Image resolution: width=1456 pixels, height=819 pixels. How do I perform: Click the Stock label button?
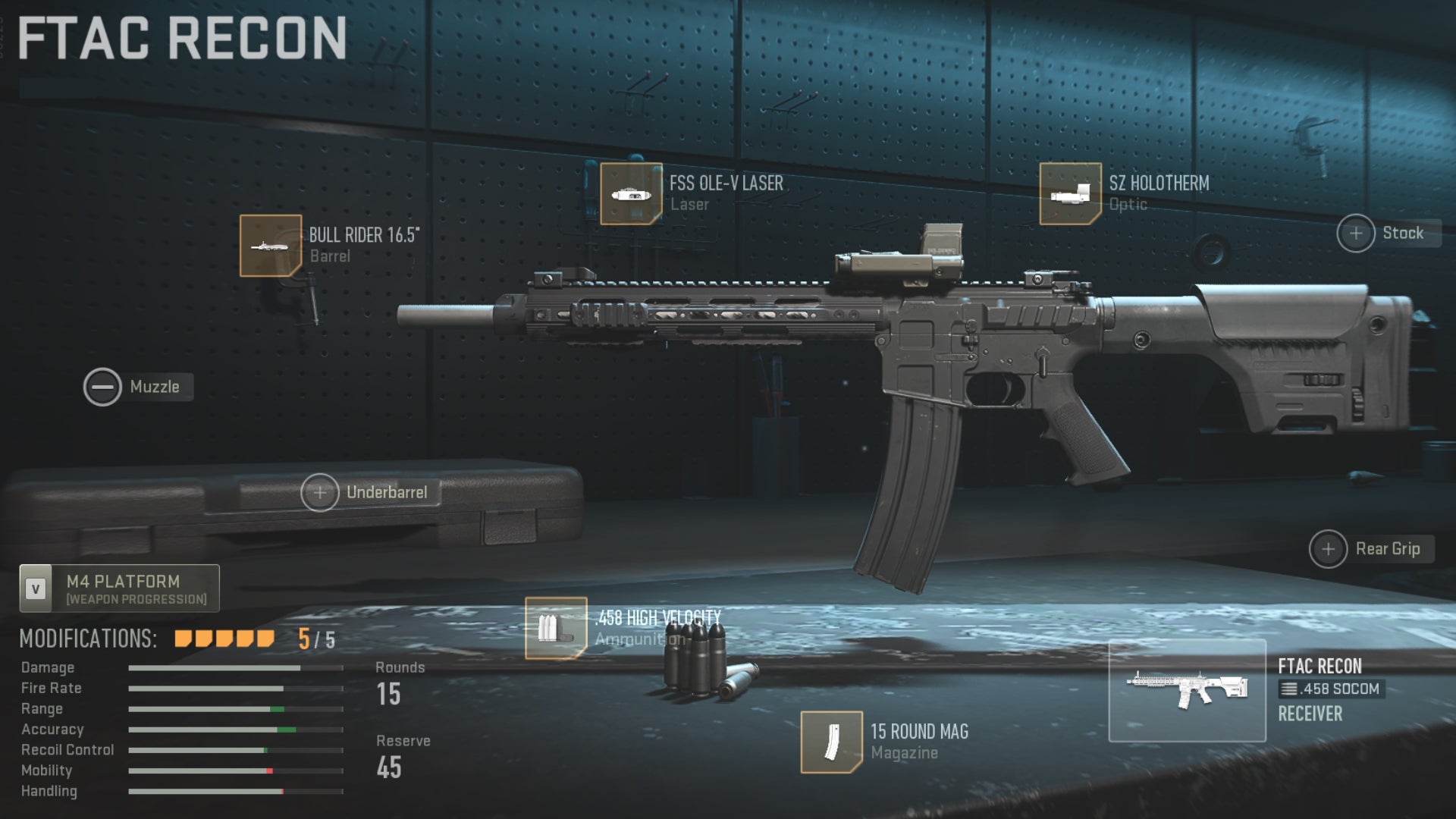(x=1402, y=233)
